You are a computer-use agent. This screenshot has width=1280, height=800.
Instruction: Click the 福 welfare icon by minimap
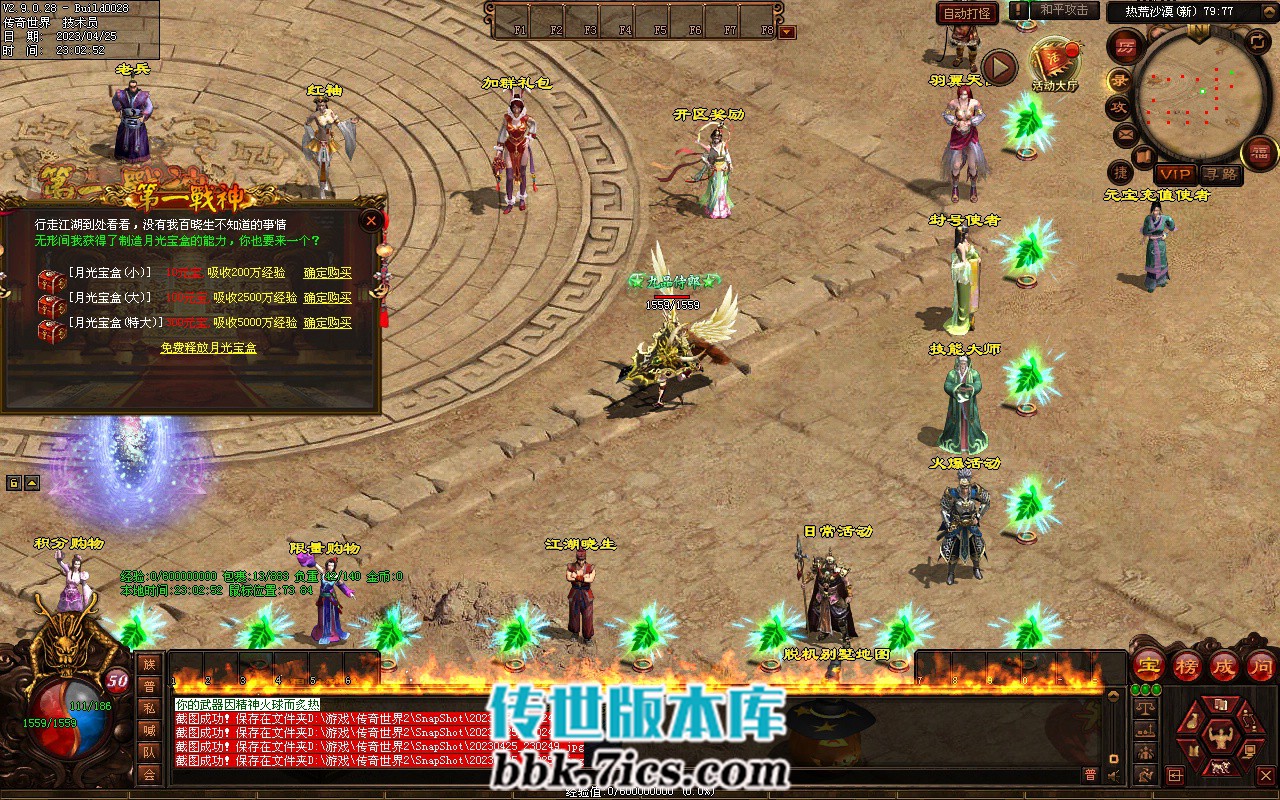coord(1259,152)
